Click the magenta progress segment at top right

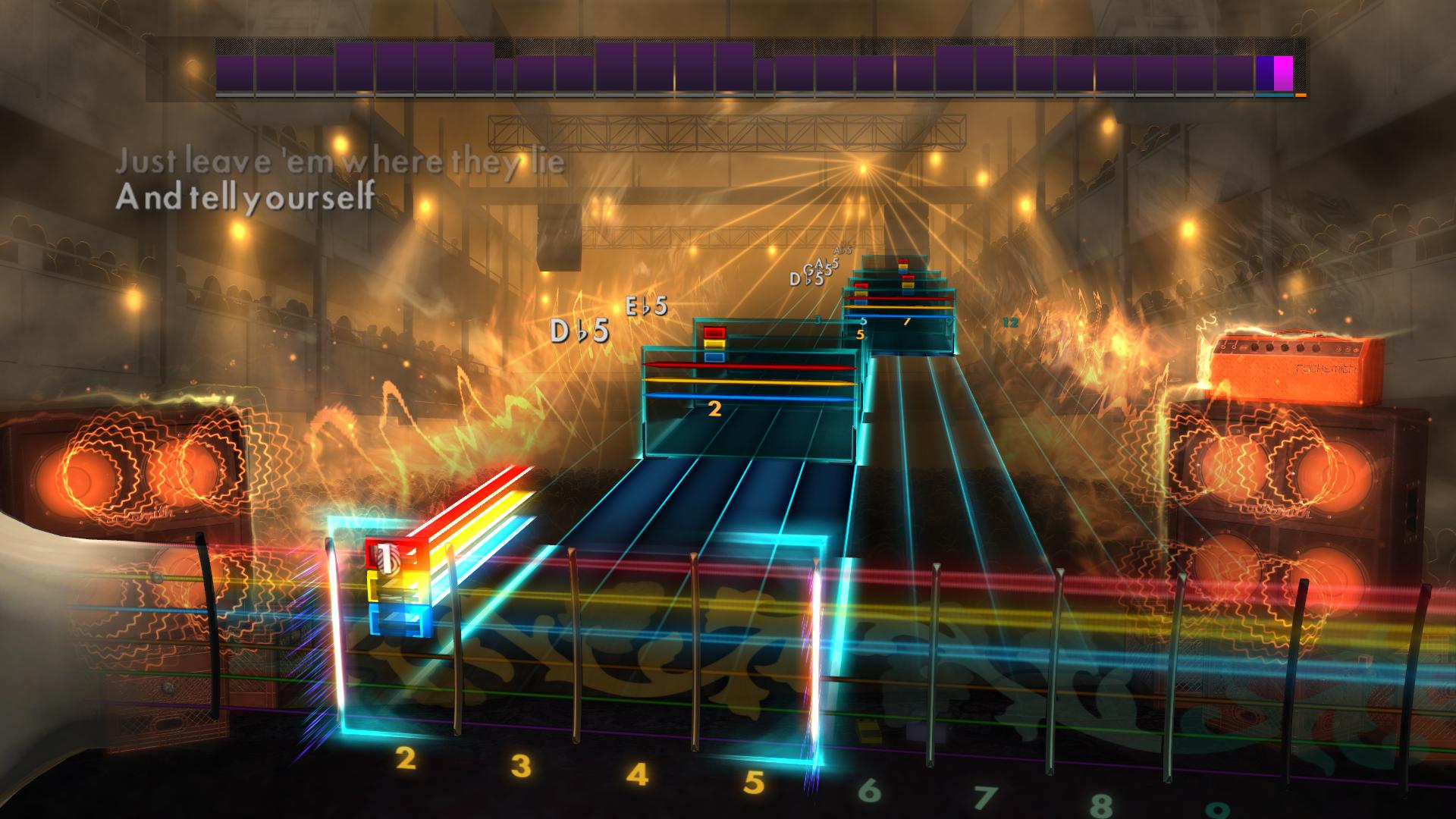[1285, 71]
